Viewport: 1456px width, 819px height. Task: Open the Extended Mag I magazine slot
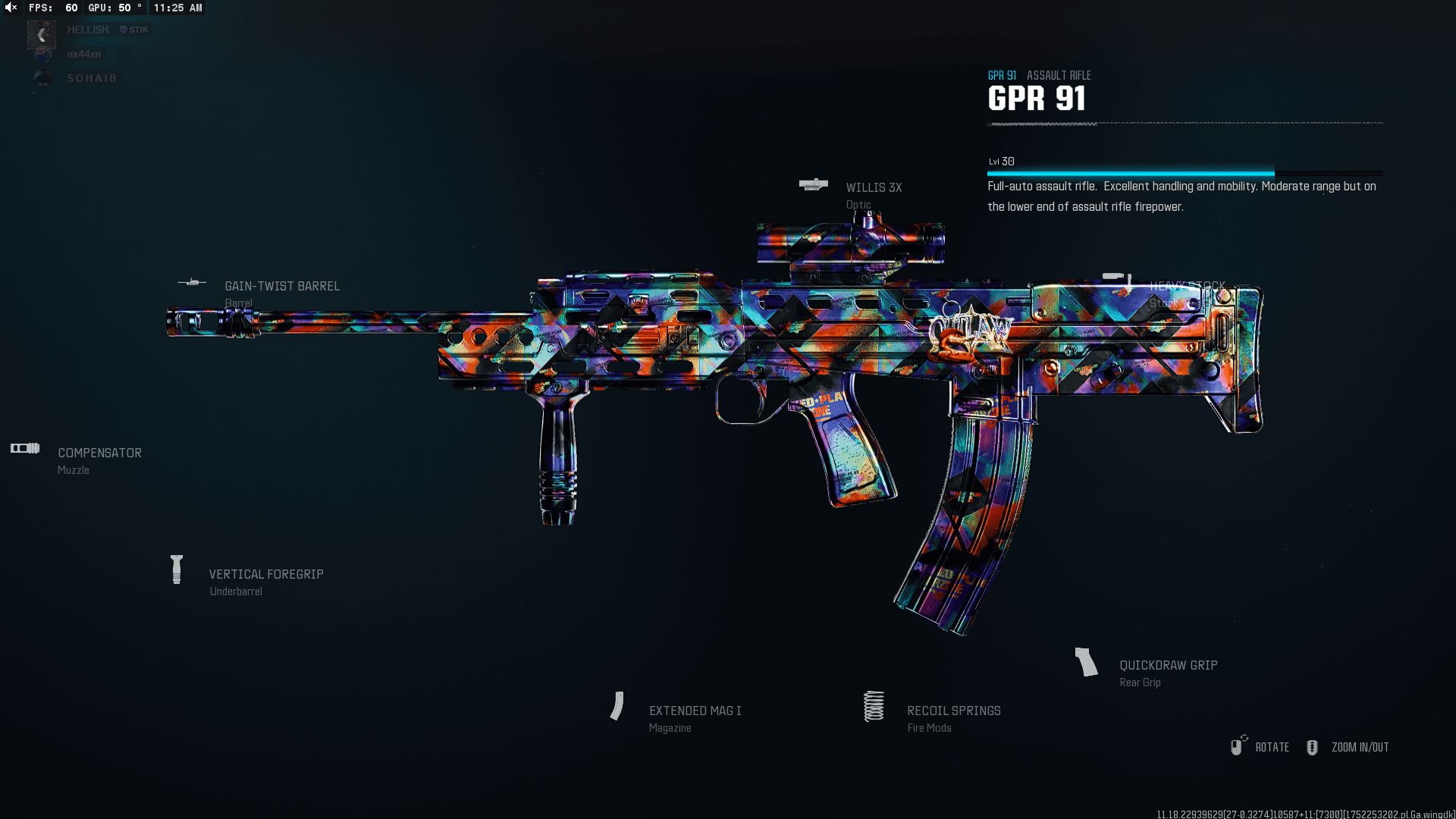695,711
